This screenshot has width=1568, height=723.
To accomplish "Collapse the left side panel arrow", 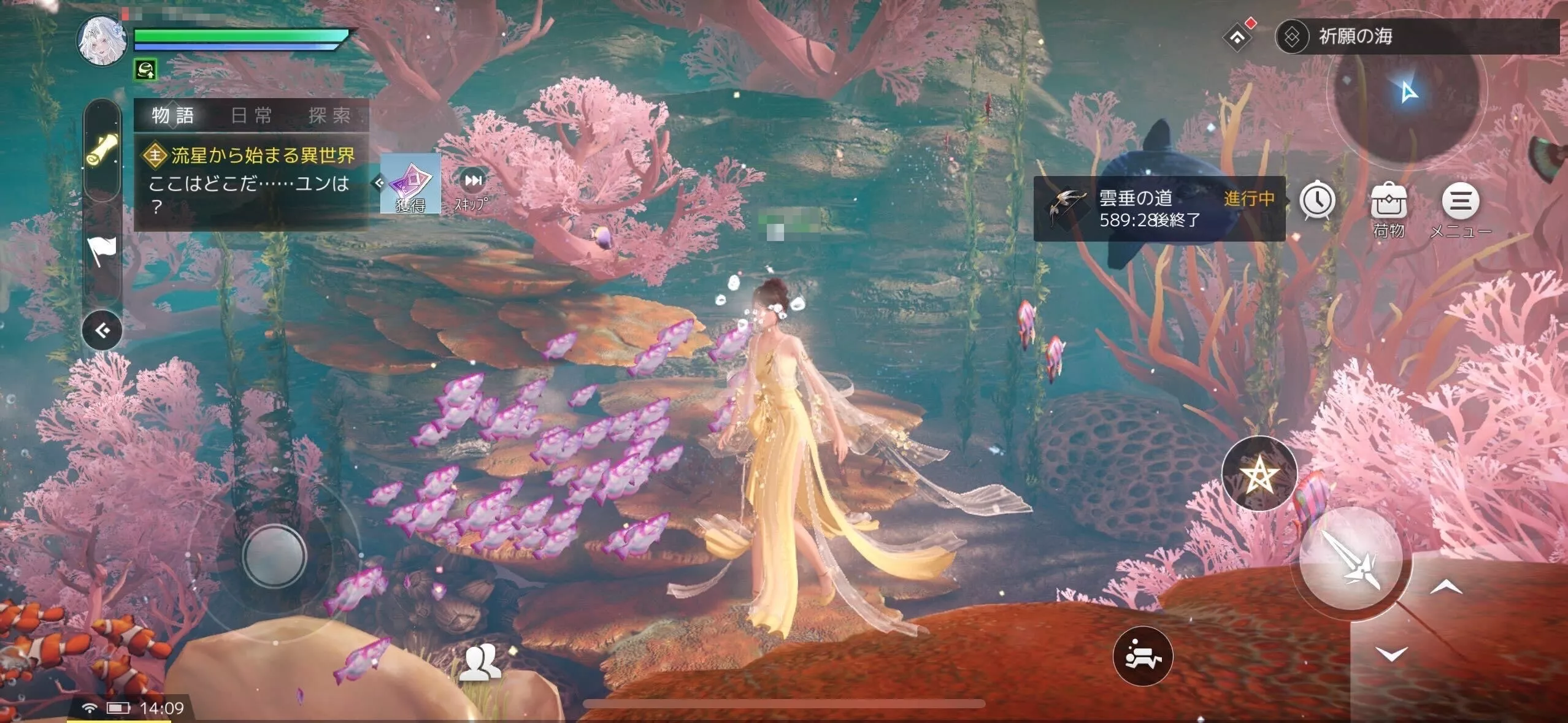I will 102,331.
